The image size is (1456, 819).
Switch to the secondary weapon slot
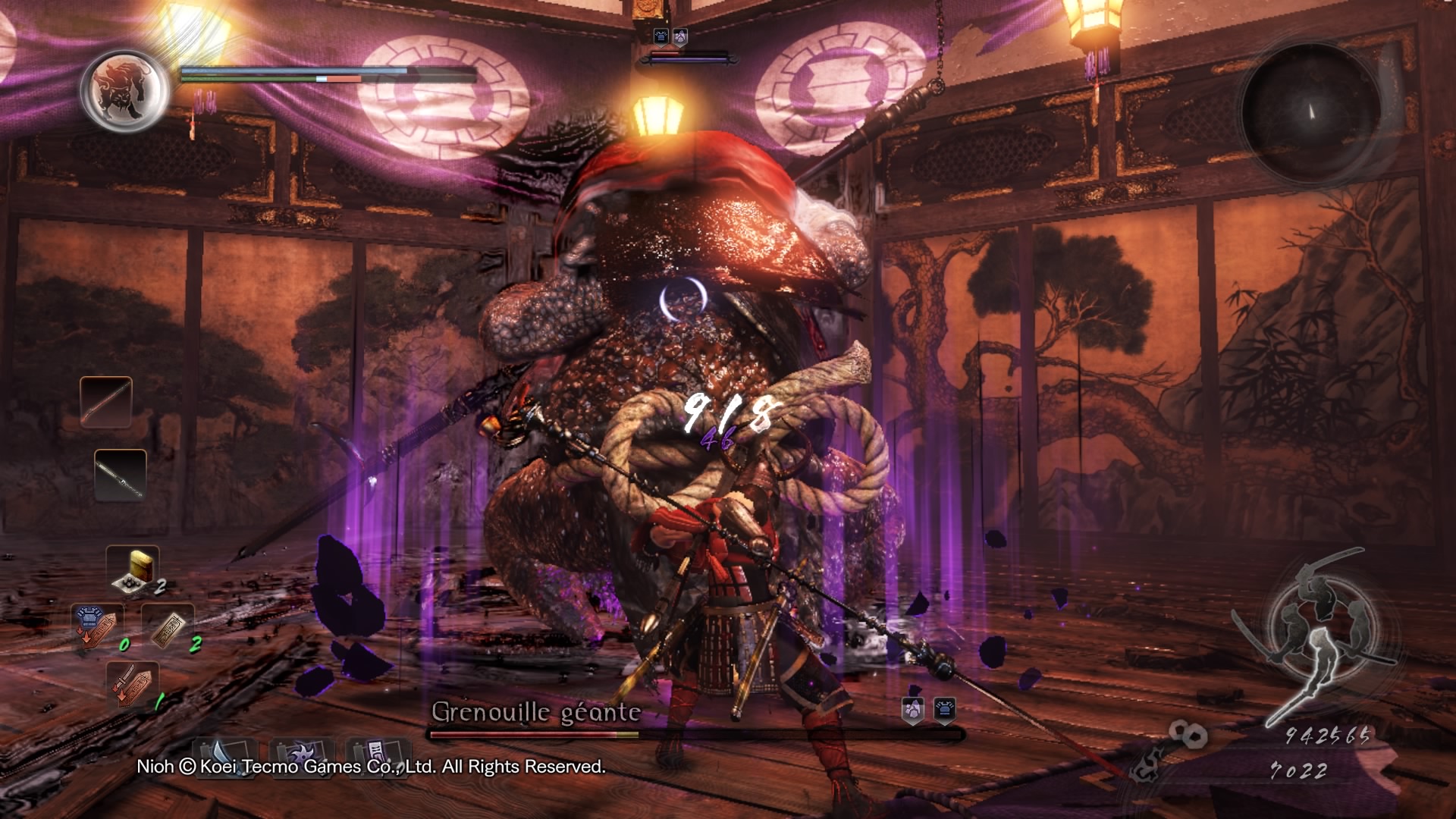(x=121, y=475)
